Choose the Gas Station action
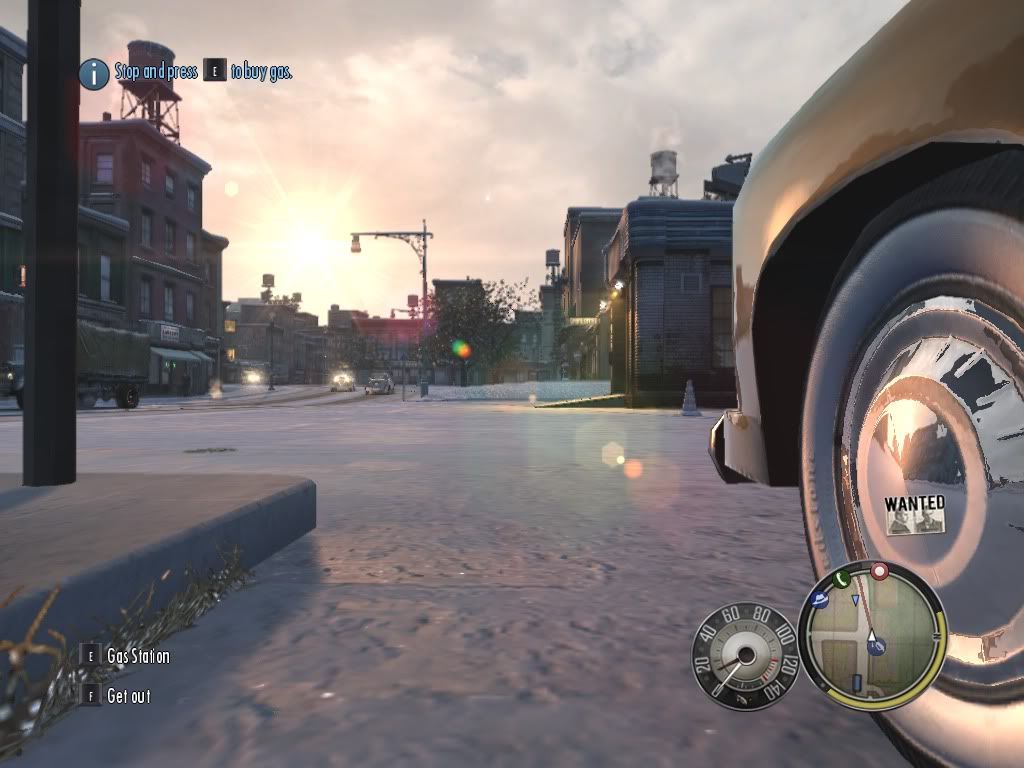Screen dimensions: 1024x768 click(137, 656)
